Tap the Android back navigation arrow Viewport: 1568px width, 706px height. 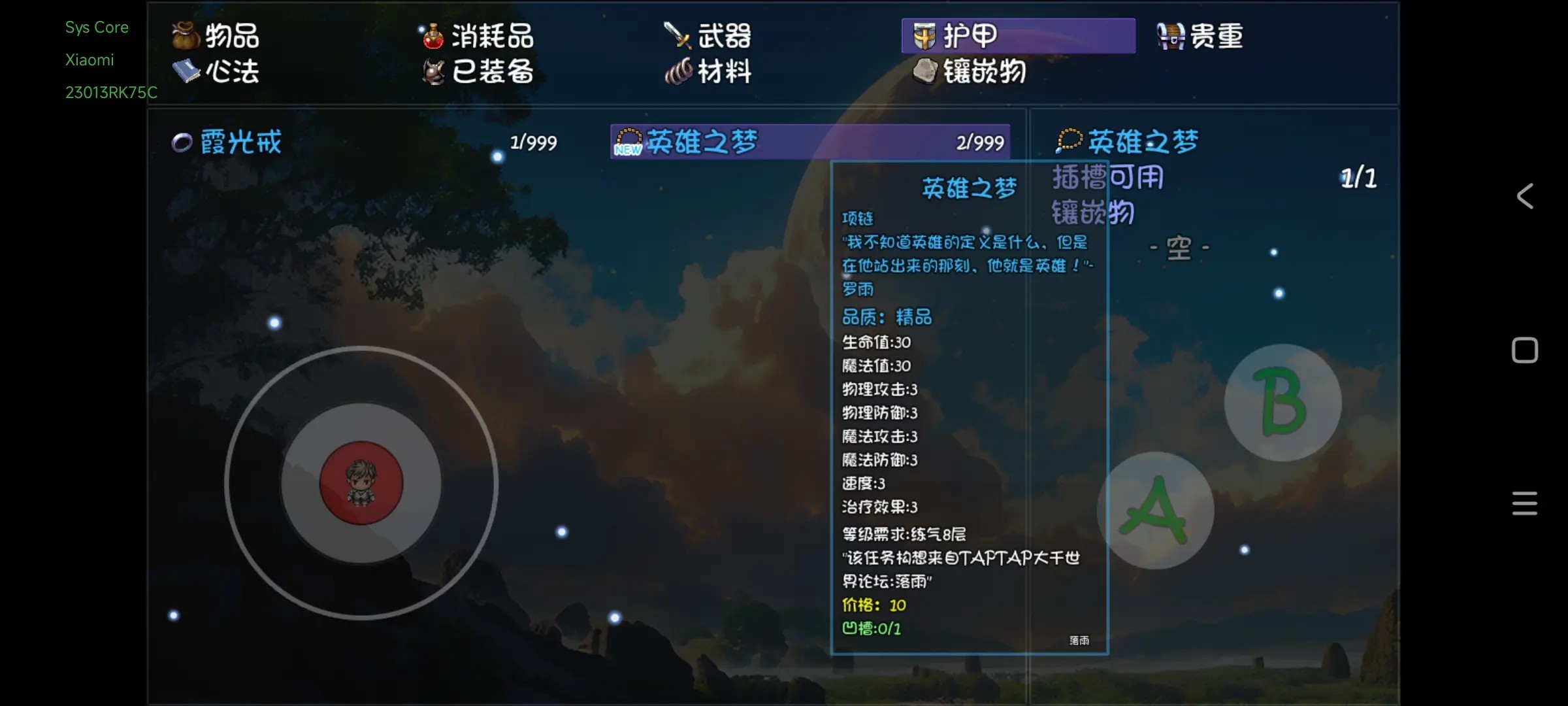click(1525, 196)
